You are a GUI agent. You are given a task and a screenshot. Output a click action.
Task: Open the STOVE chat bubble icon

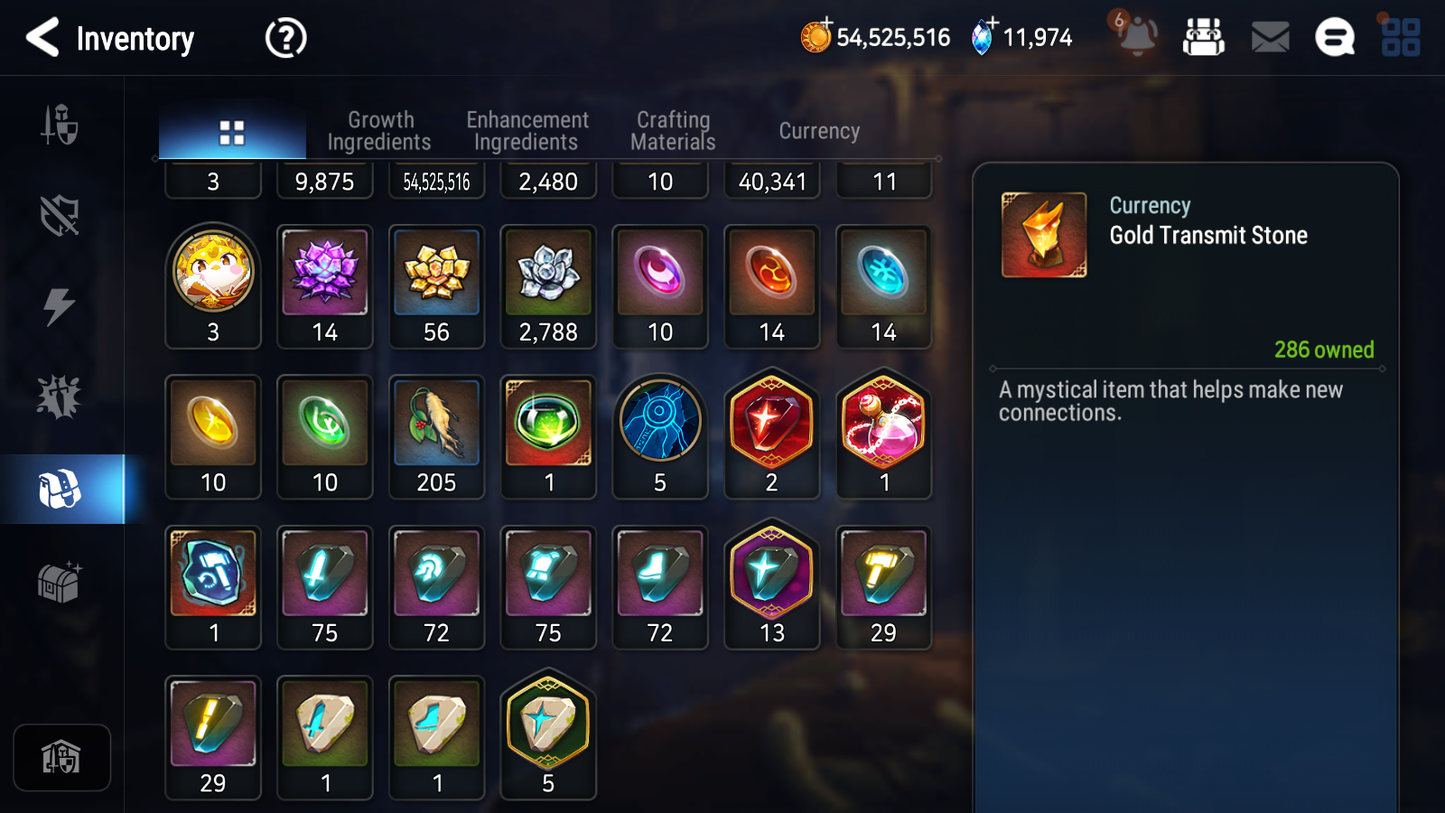point(1334,37)
